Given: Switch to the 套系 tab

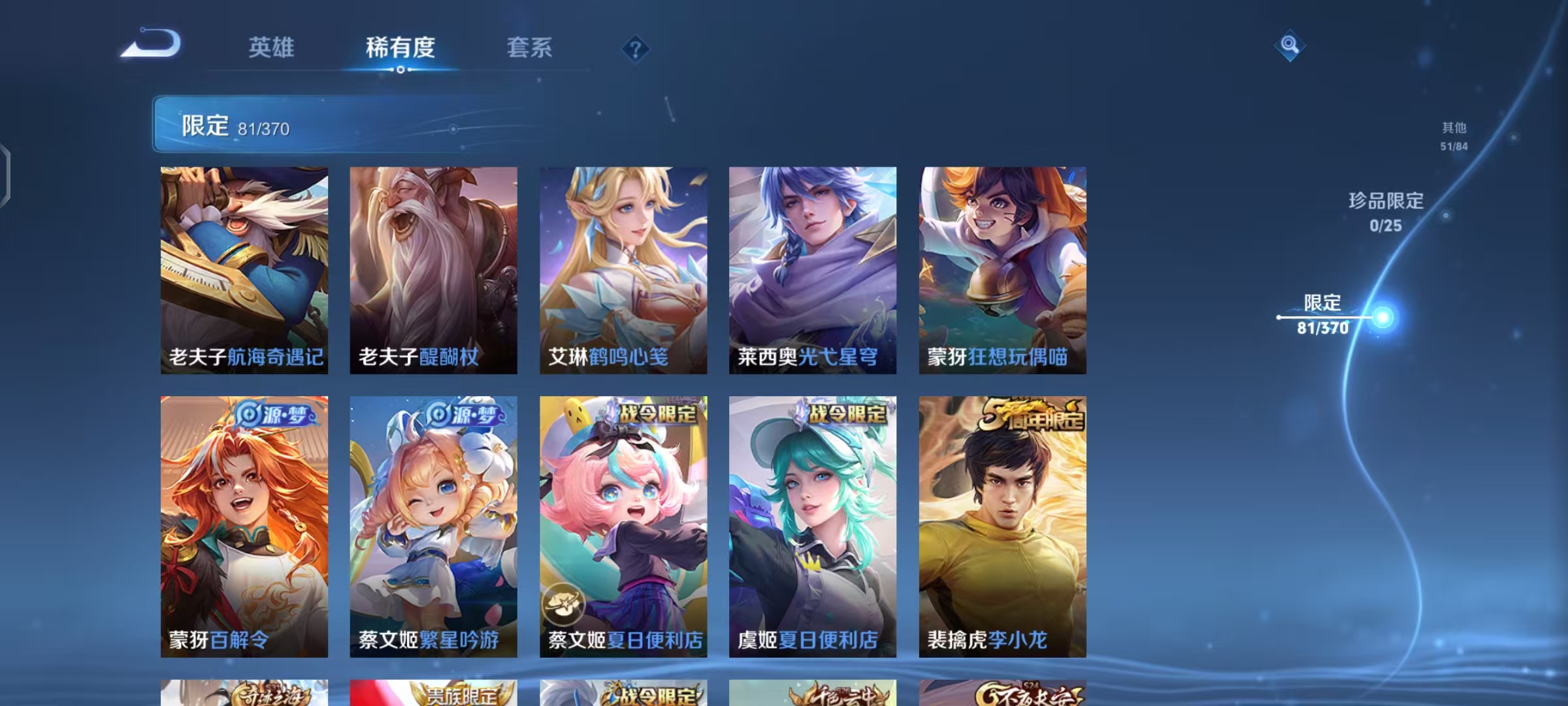Looking at the screenshot, I should point(529,47).
